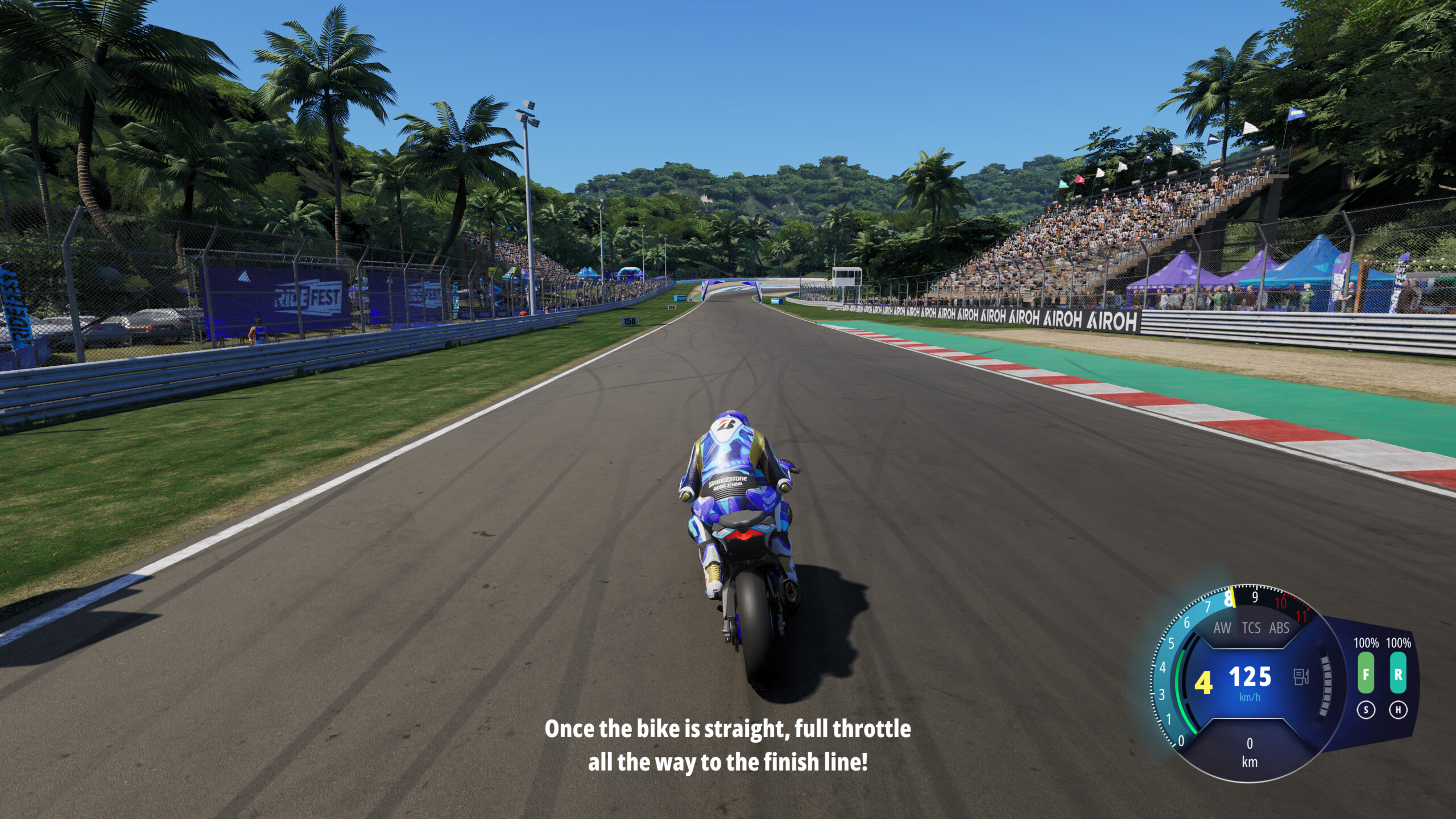Screen dimensions: 1456x819
Task: Select the H tire compound badge
Action: pos(1398,710)
